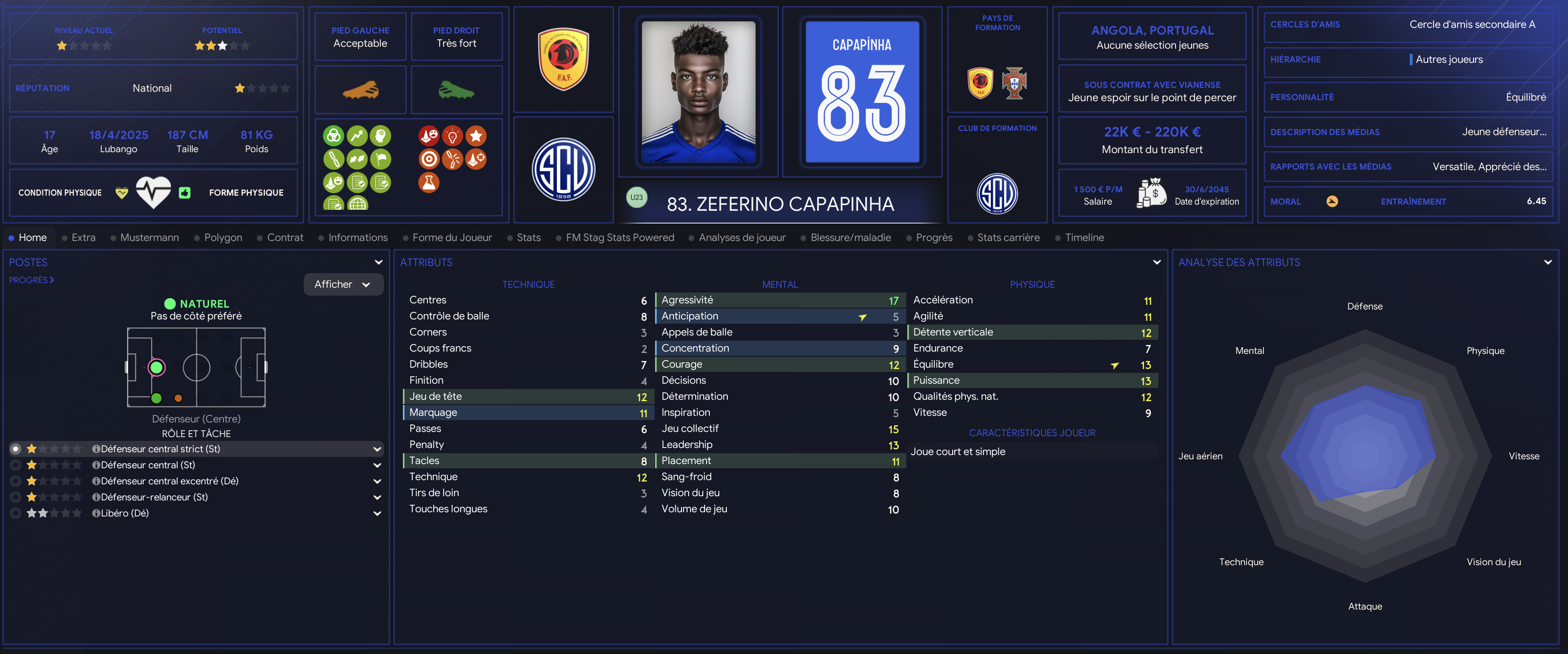Select the Polygon tab
This screenshot has height=654, width=1568.
(x=223, y=238)
